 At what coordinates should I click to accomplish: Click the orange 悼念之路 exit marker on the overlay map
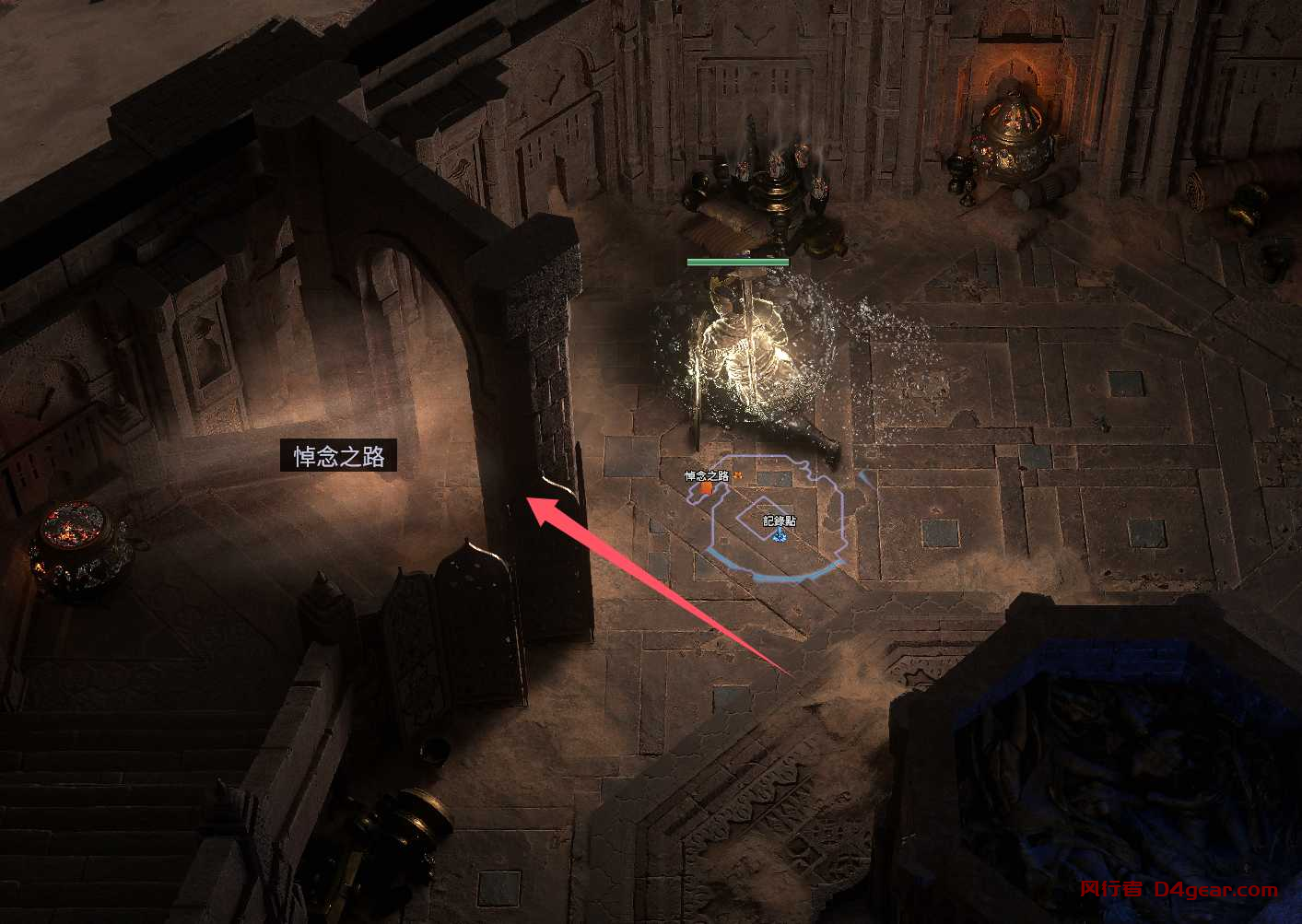(x=706, y=489)
